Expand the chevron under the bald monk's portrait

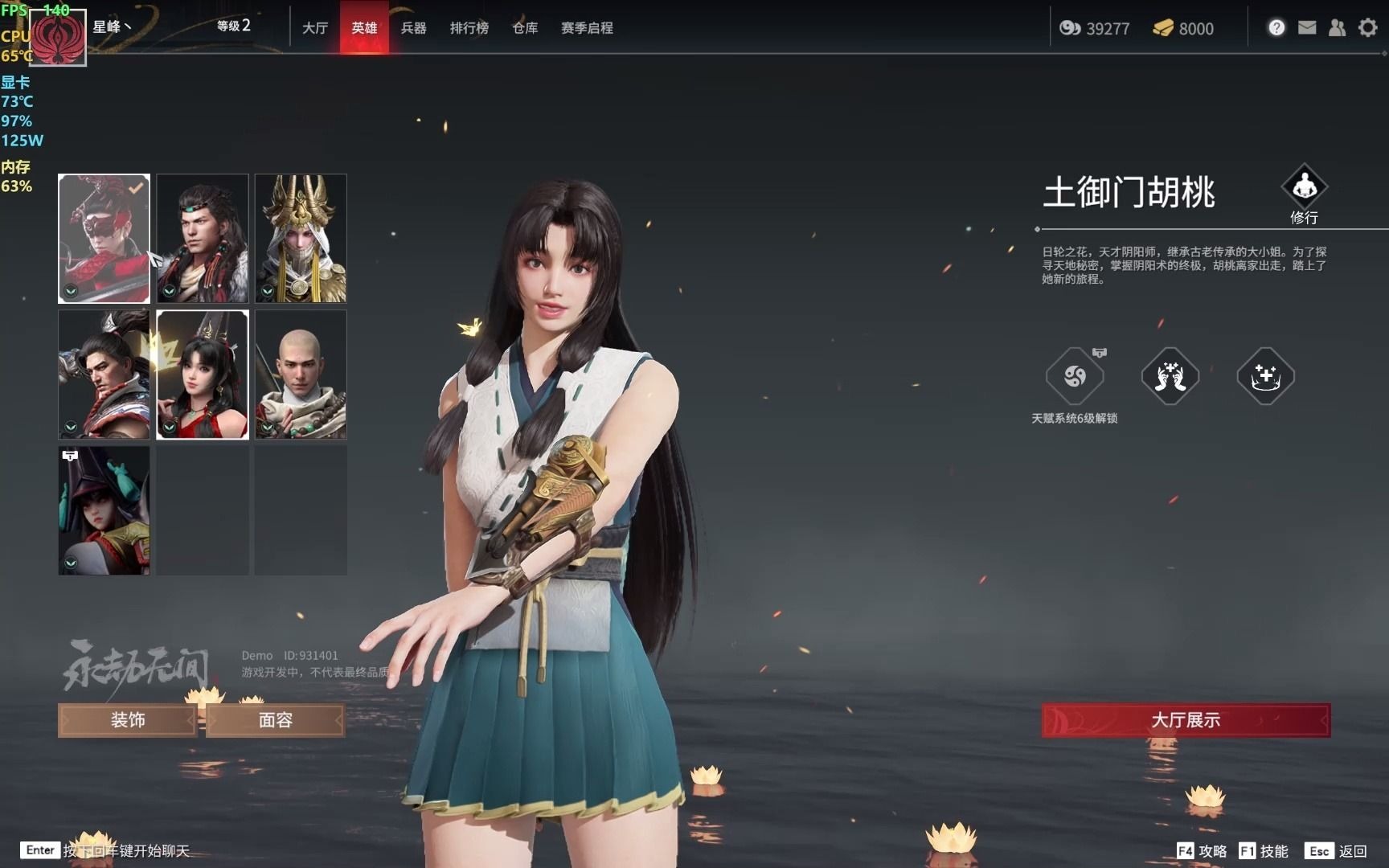pos(266,425)
